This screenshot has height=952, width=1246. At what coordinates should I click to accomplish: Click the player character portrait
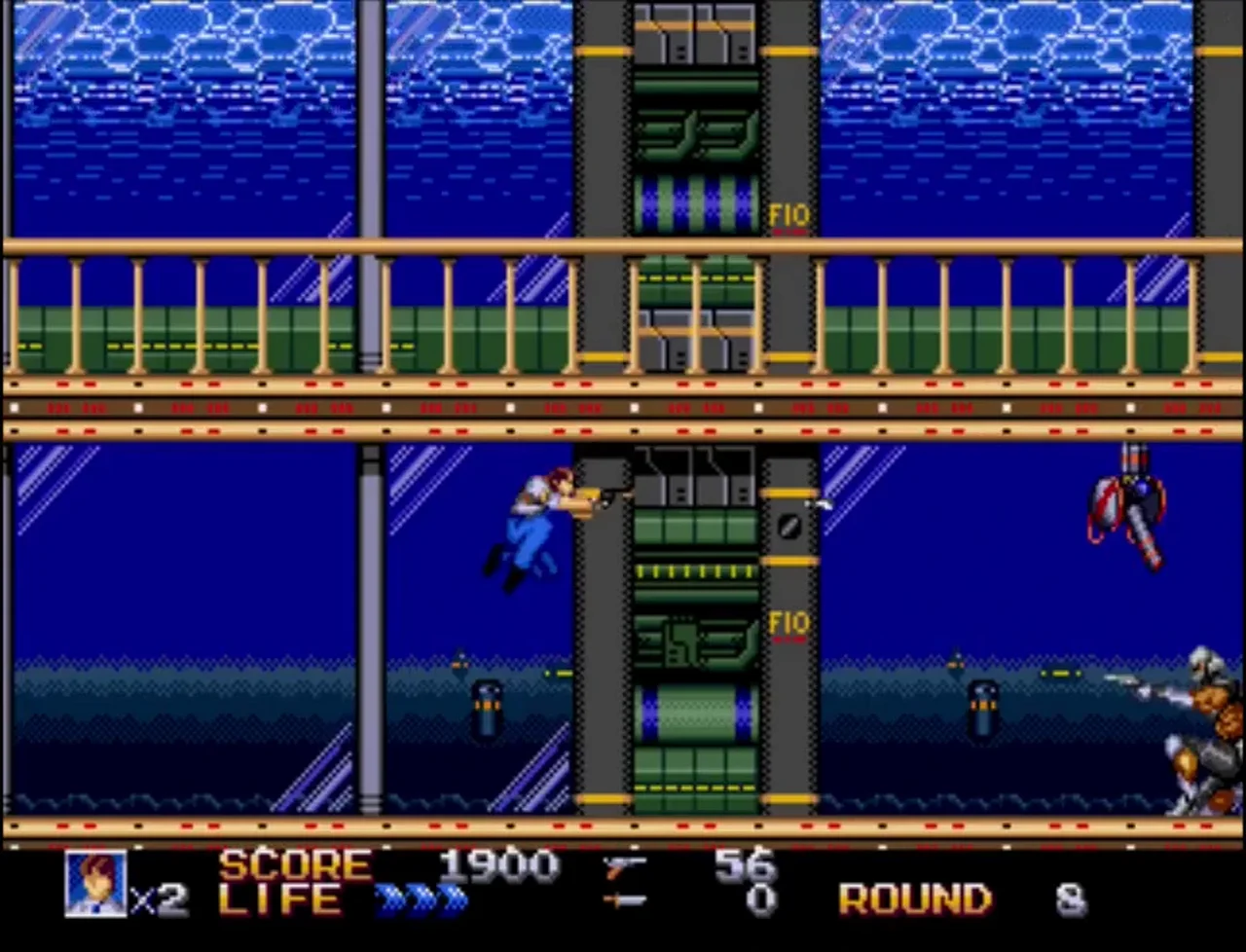tap(95, 884)
